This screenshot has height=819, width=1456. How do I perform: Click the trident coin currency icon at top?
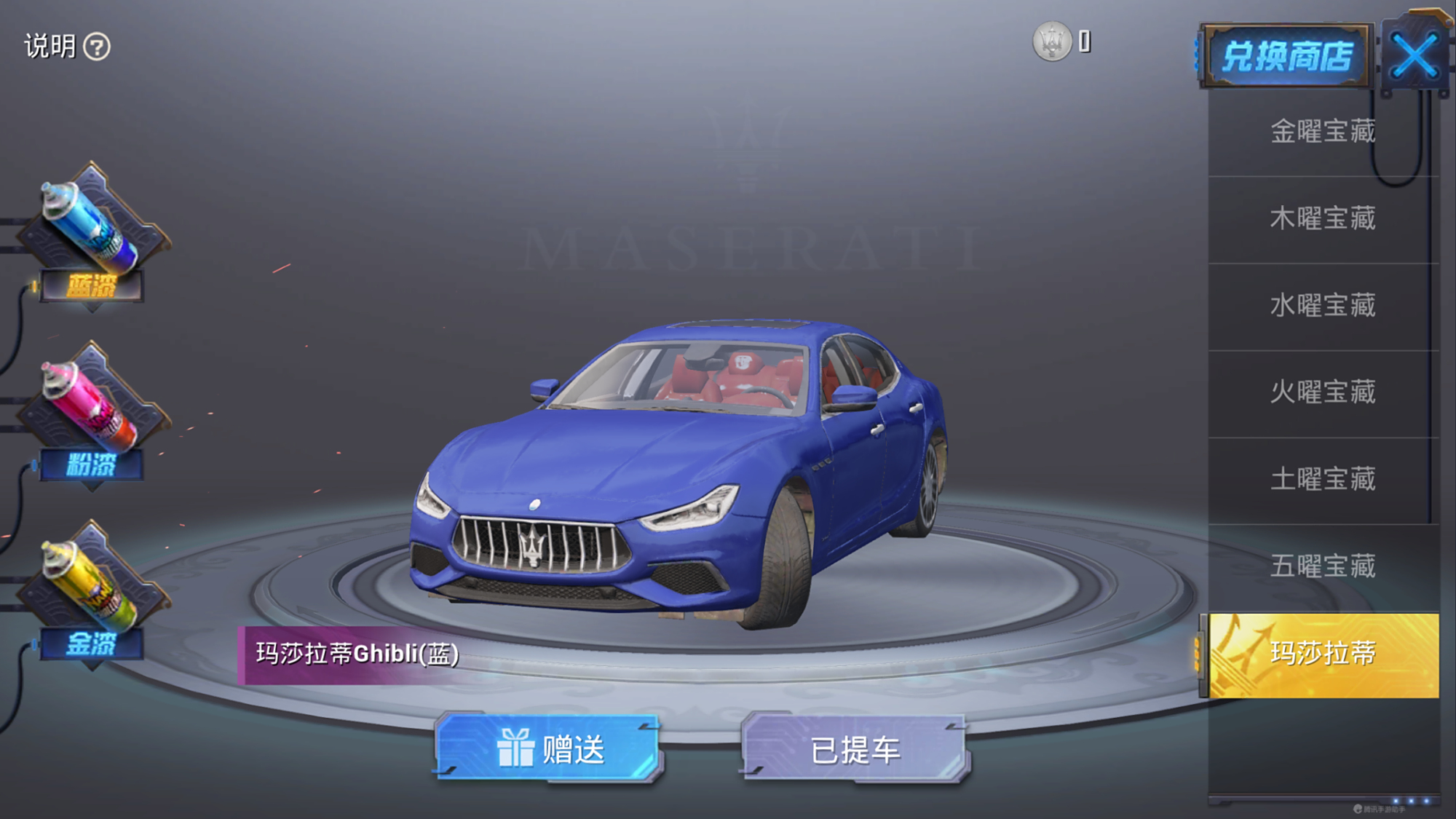pos(1052,41)
